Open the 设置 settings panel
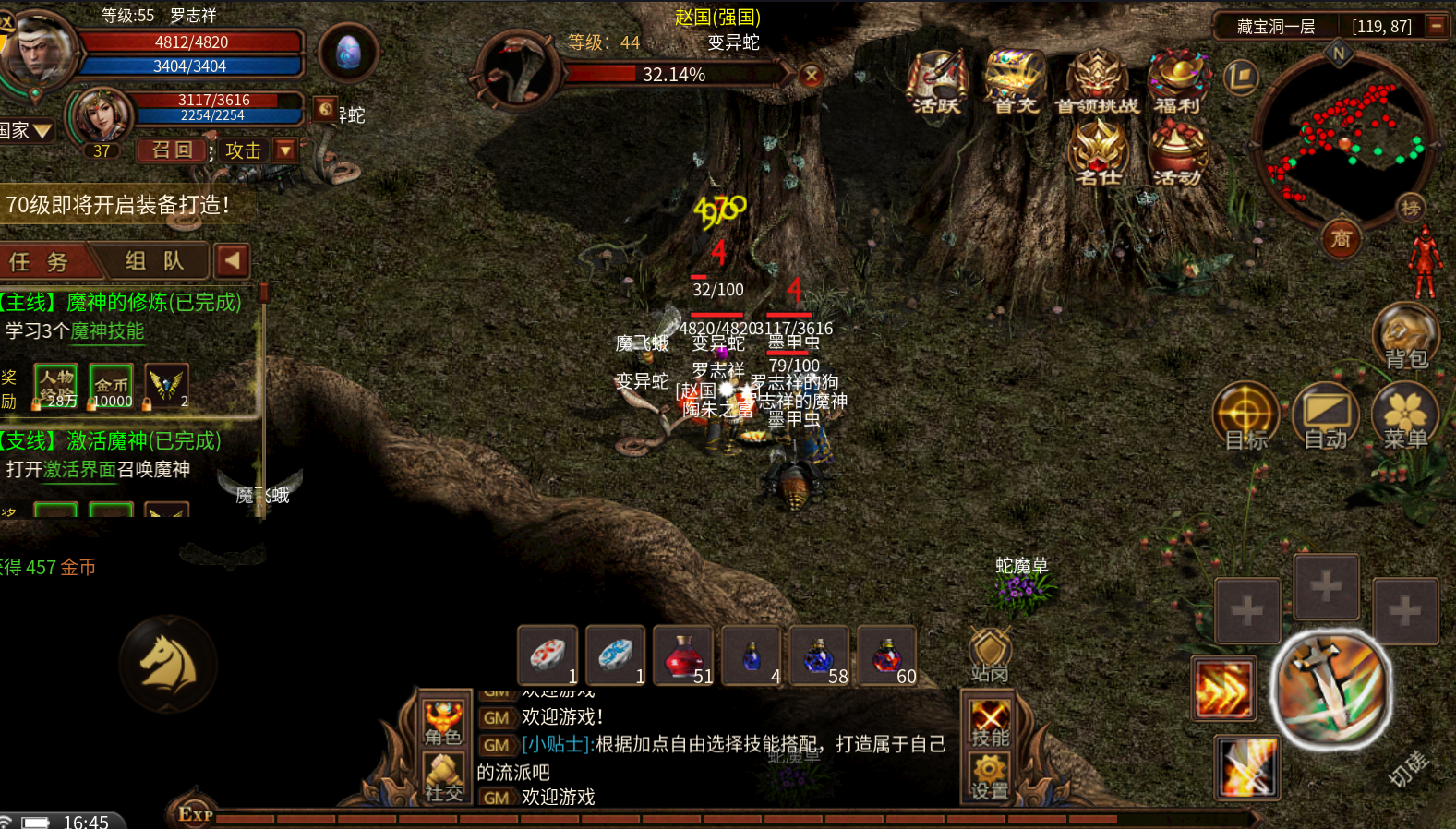 (x=989, y=775)
